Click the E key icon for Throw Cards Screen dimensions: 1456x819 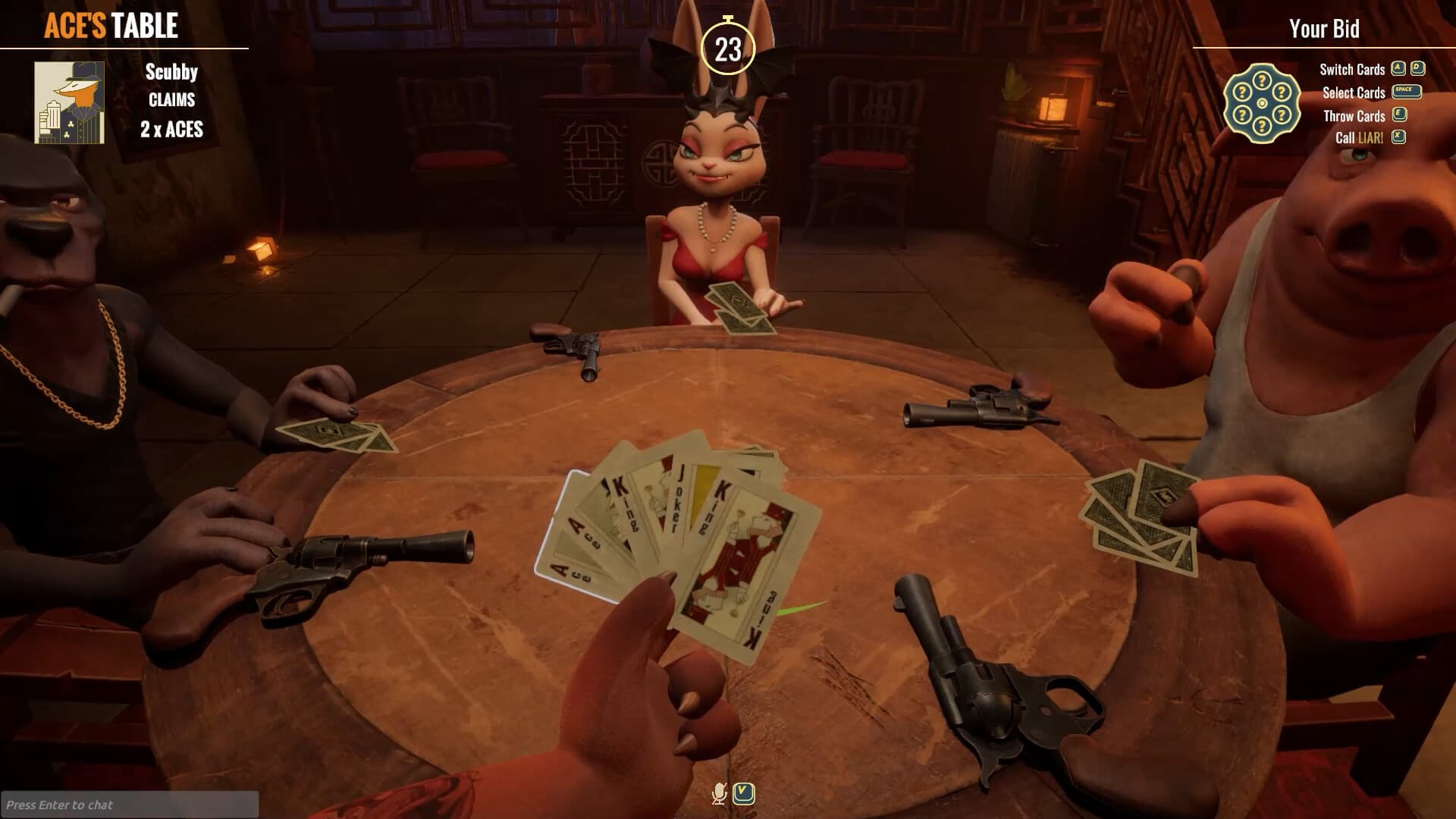point(1399,115)
